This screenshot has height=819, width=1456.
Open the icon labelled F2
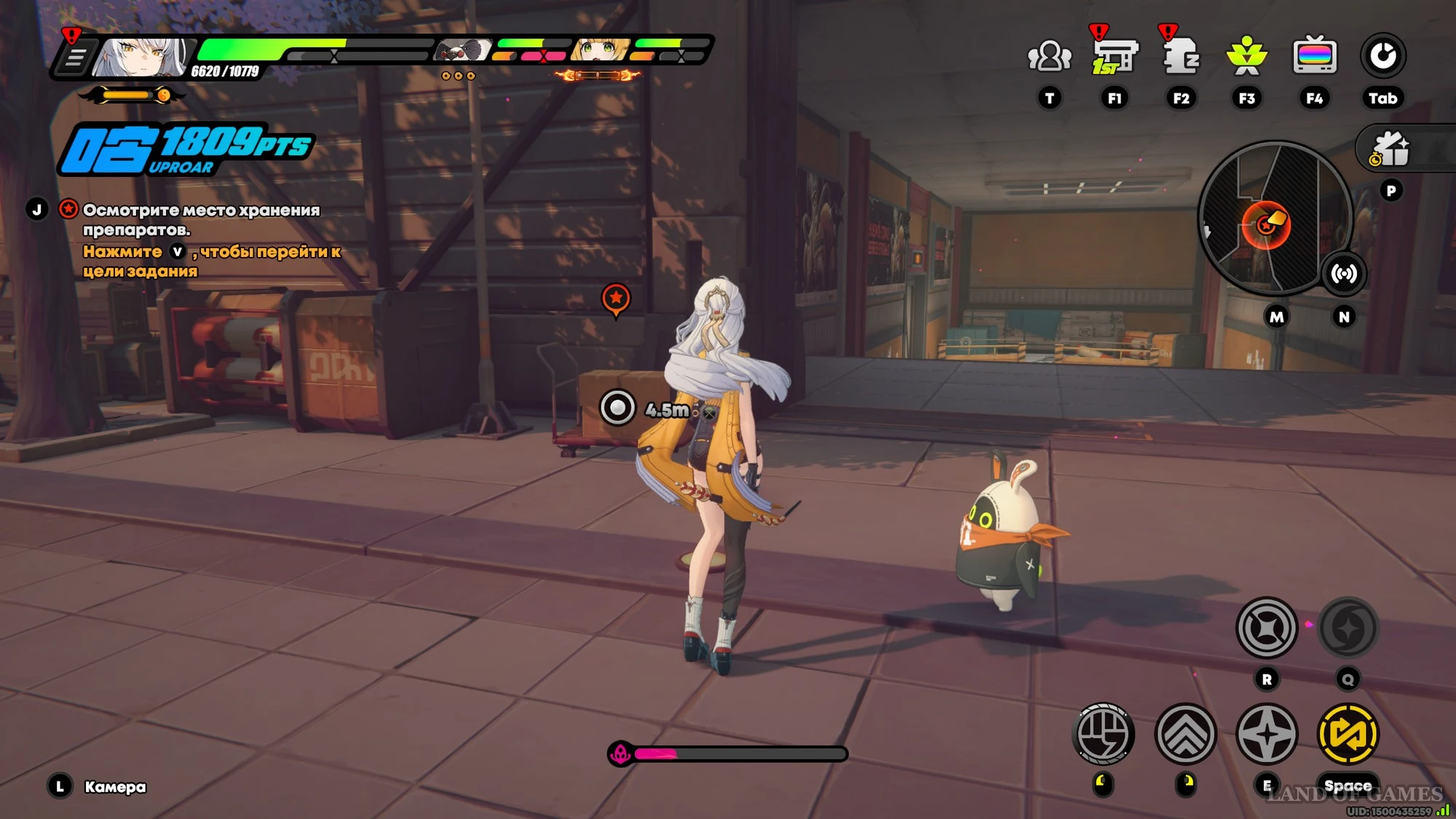(x=1181, y=57)
